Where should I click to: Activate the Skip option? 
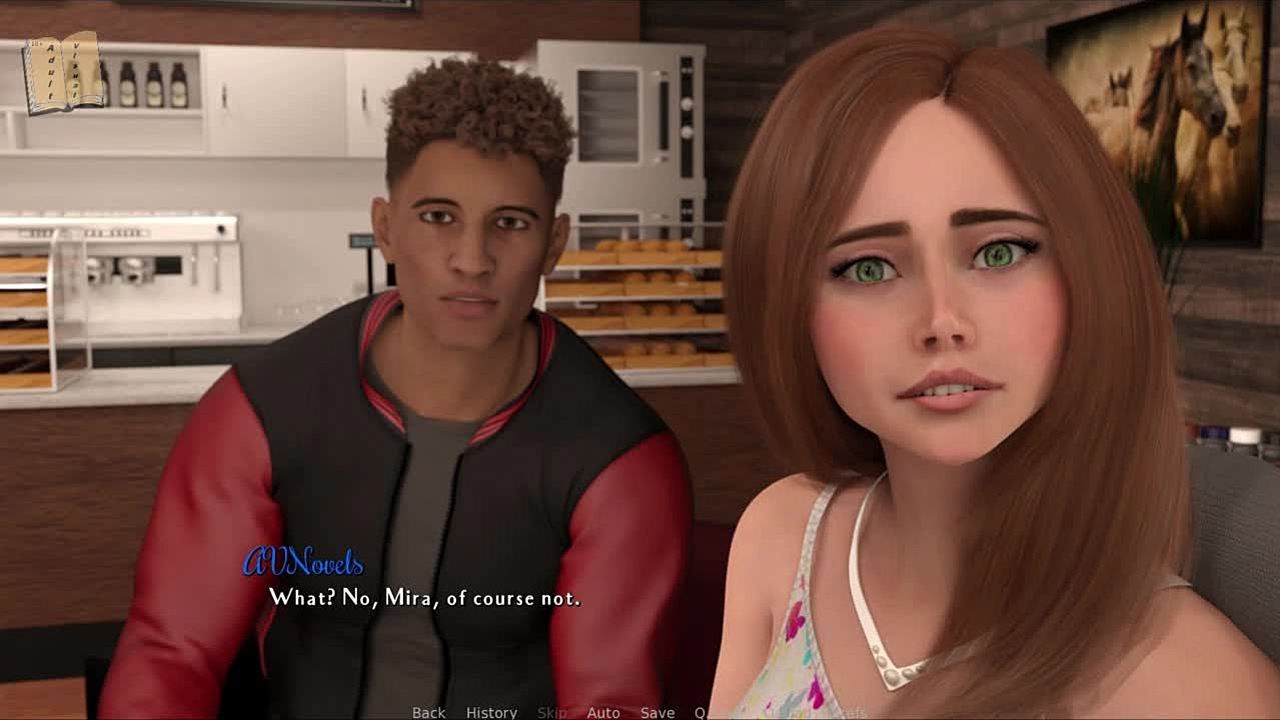pyautogui.click(x=551, y=712)
